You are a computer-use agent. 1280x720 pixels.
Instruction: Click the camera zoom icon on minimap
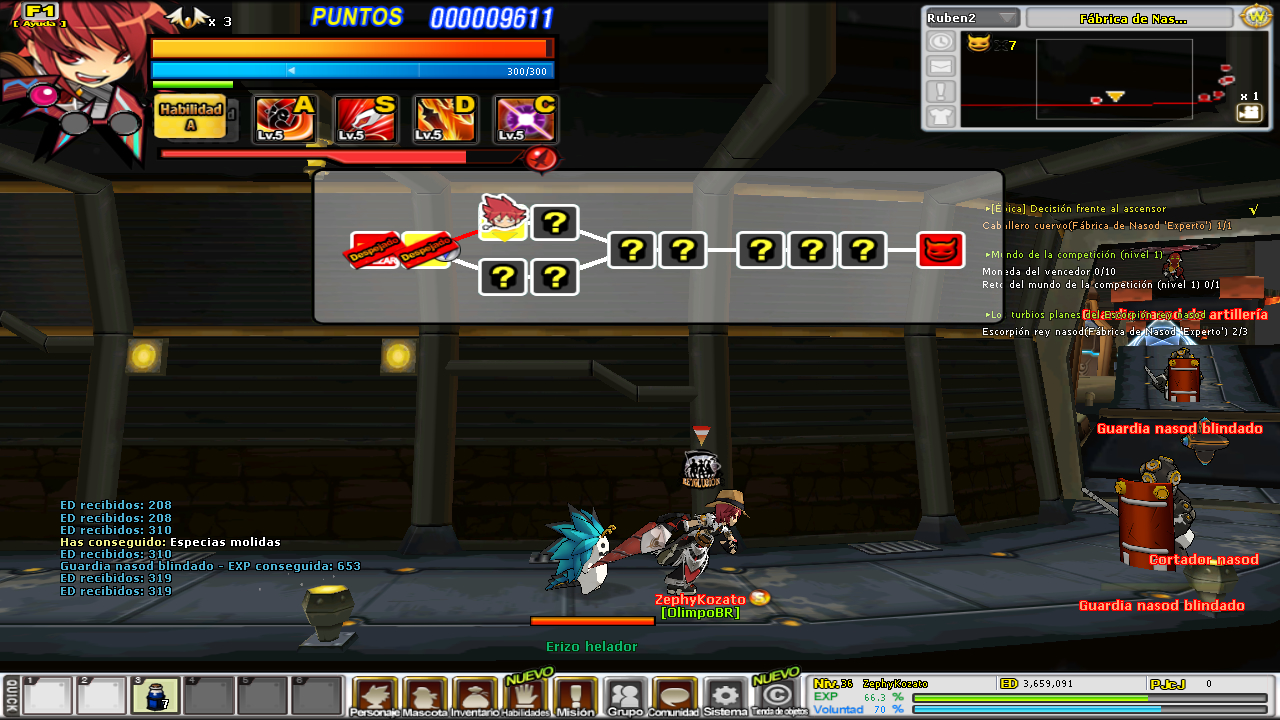[x=1249, y=113]
